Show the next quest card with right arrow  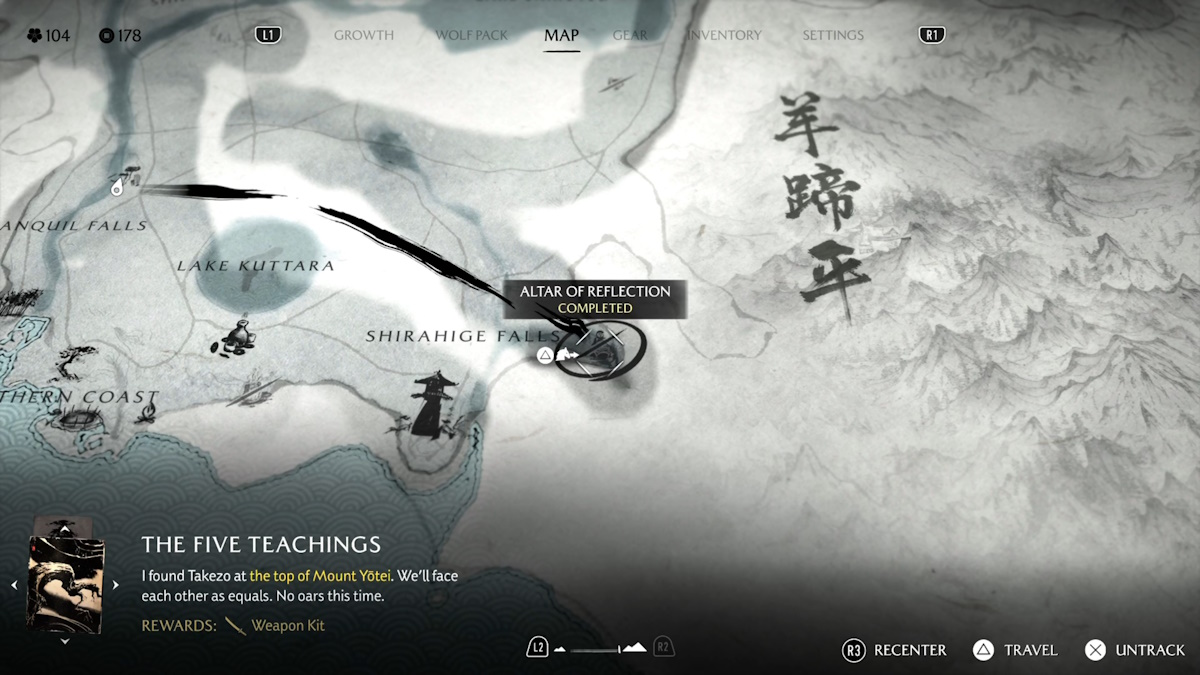point(115,585)
